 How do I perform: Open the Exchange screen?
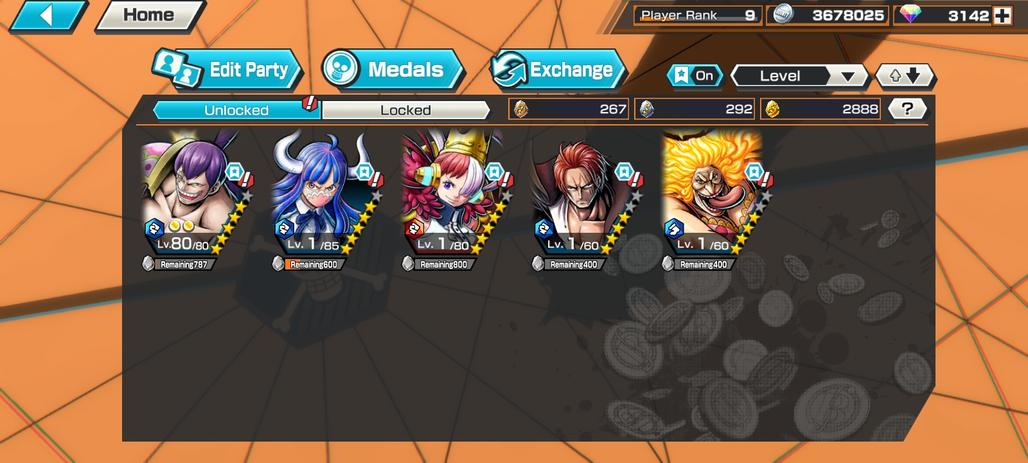pos(558,70)
